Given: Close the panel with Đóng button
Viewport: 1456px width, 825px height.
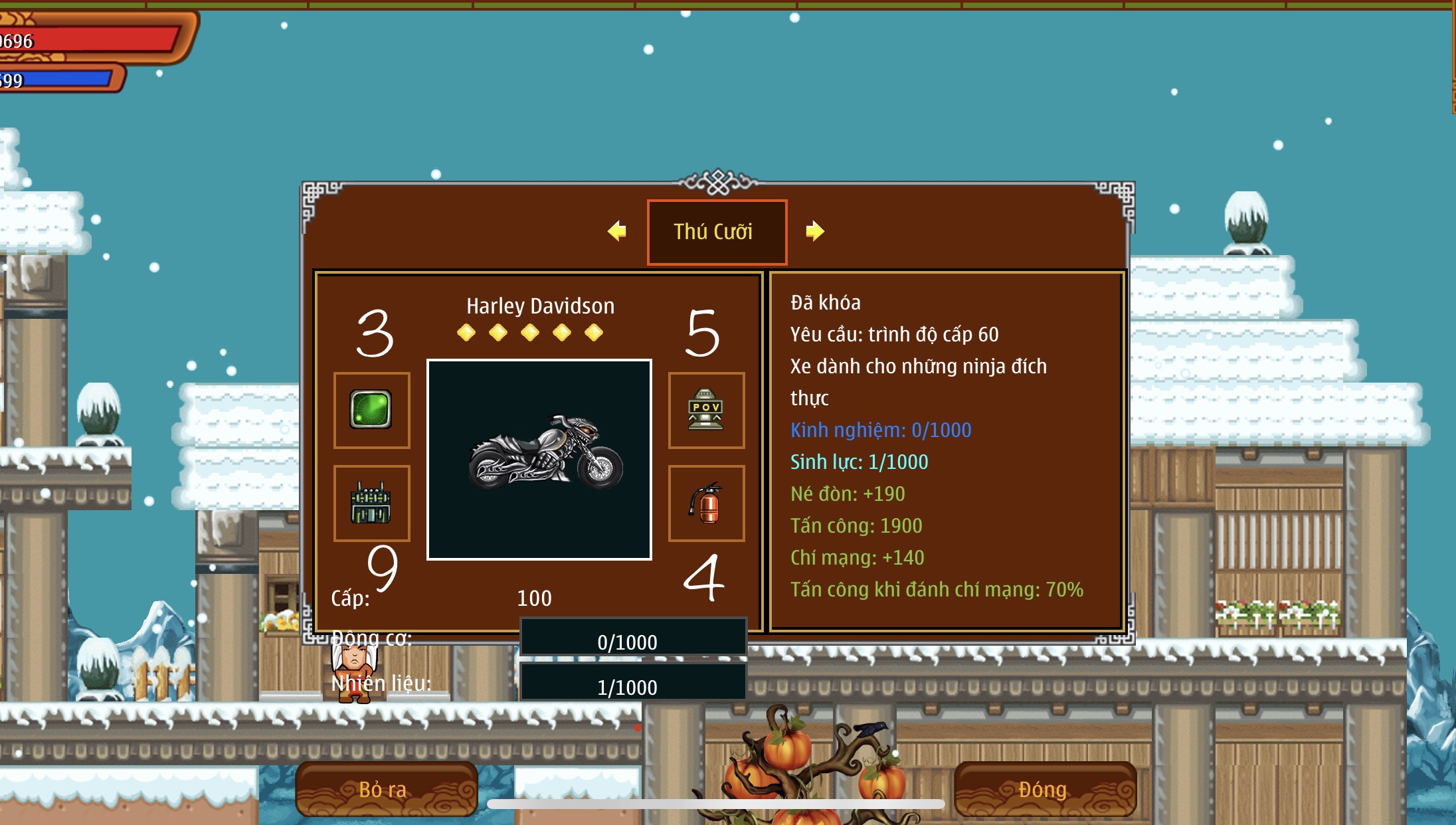Looking at the screenshot, I should click(1044, 789).
